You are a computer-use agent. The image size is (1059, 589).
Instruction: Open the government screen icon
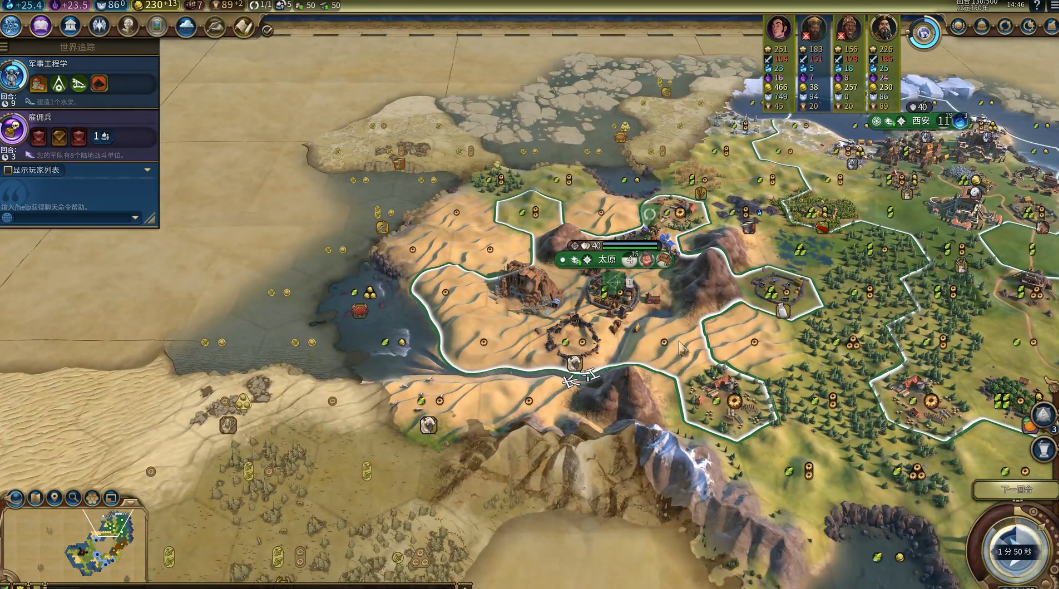pyautogui.click(x=71, y=26)
